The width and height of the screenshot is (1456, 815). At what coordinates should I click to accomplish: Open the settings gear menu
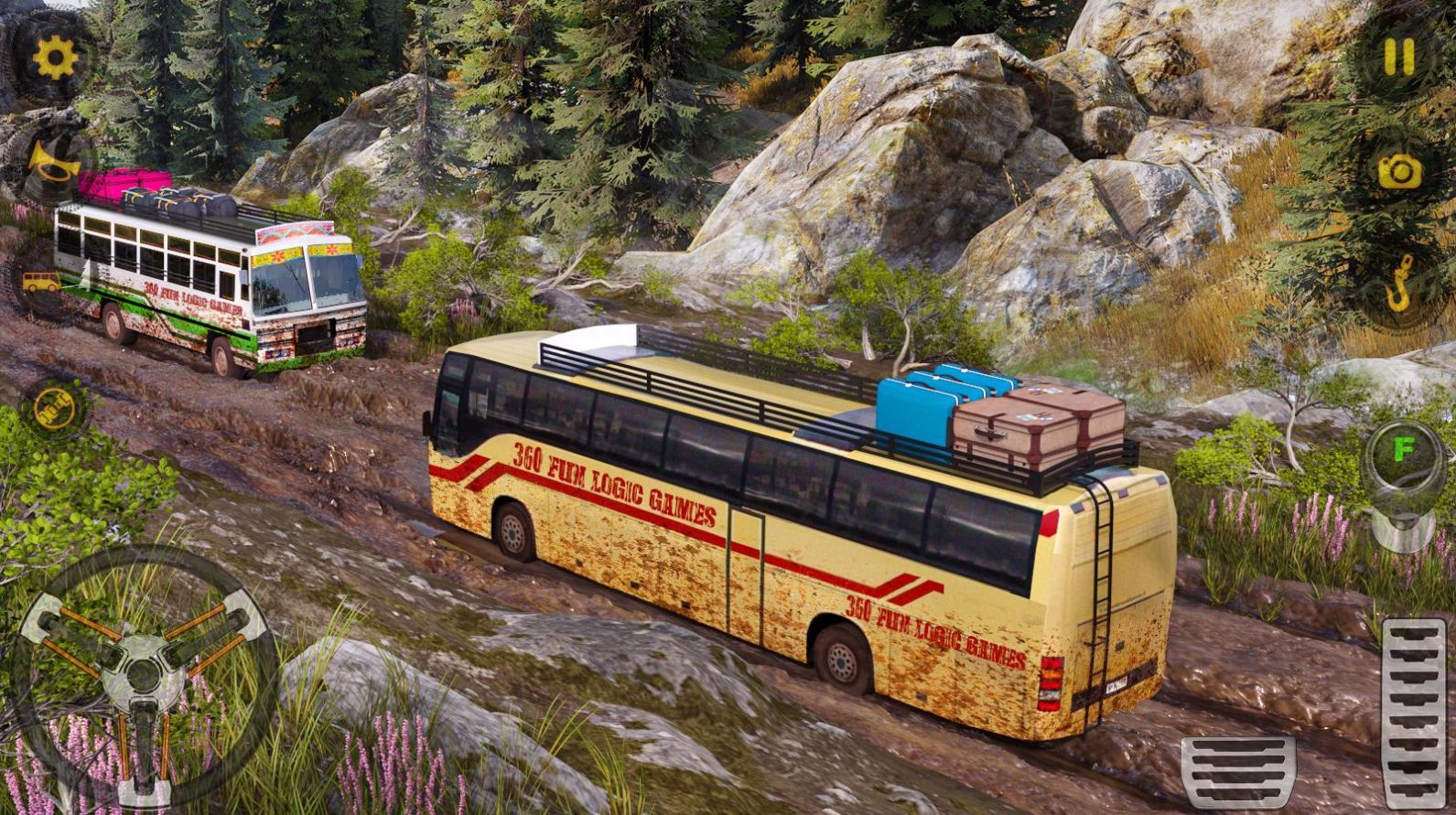56,59
